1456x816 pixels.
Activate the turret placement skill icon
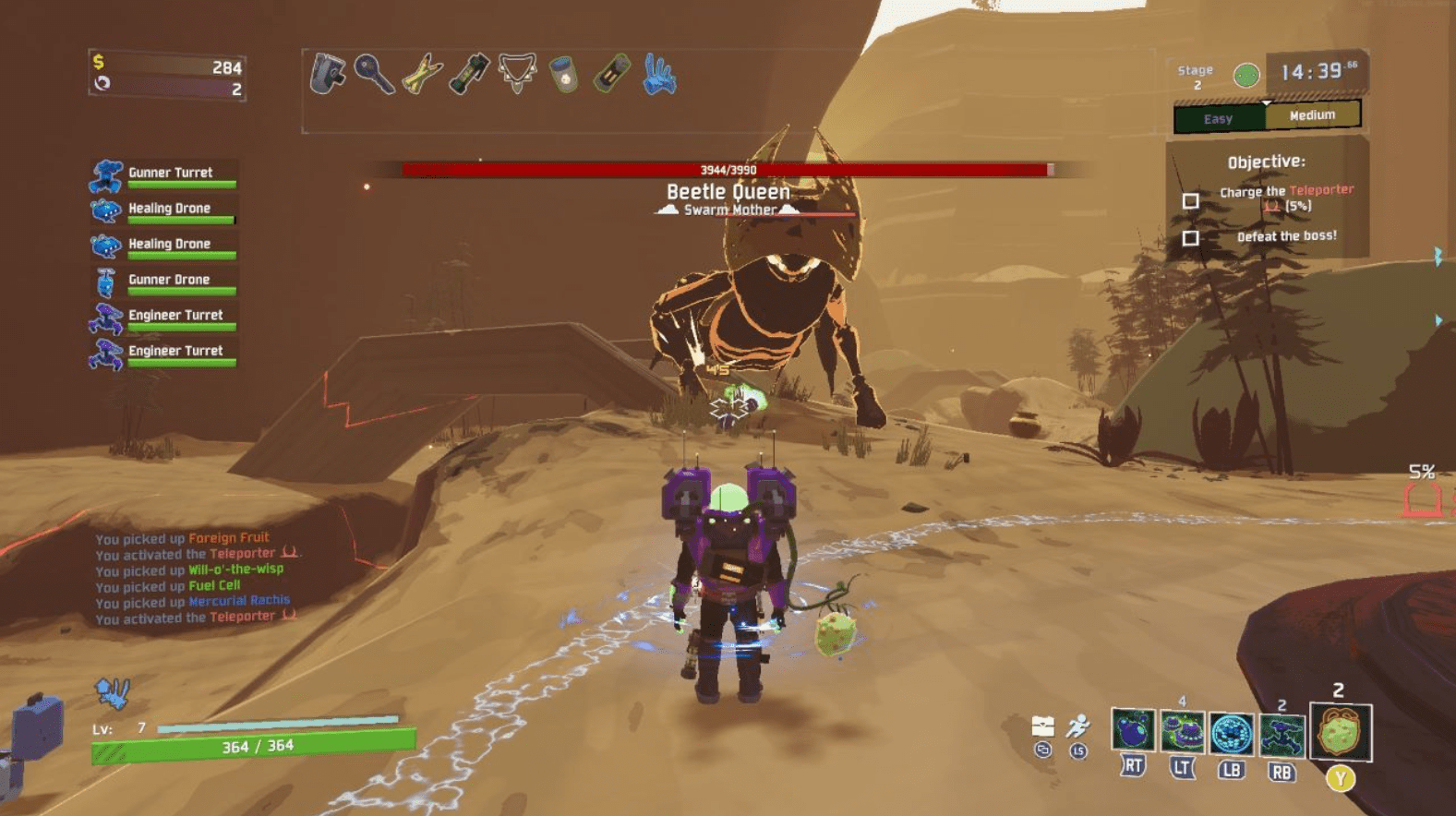pyautogui.click(x=1281, y=735)
